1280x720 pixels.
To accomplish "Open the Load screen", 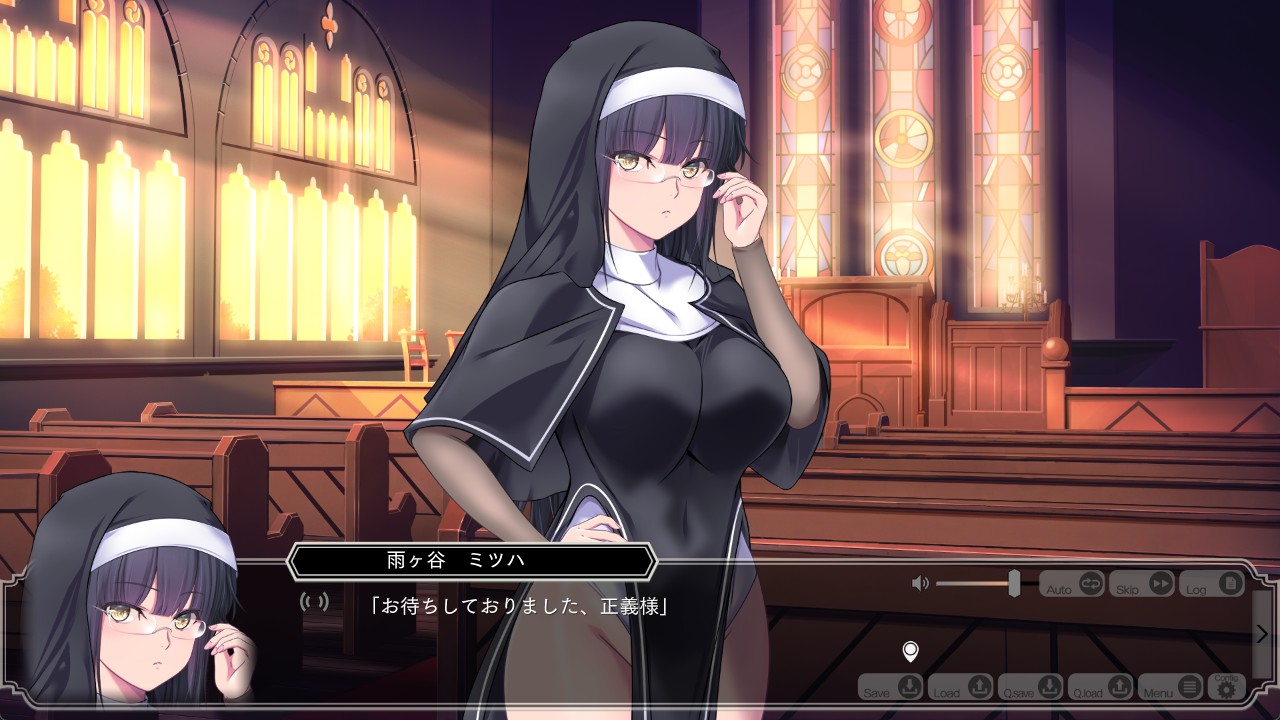I will coord(962,687).
